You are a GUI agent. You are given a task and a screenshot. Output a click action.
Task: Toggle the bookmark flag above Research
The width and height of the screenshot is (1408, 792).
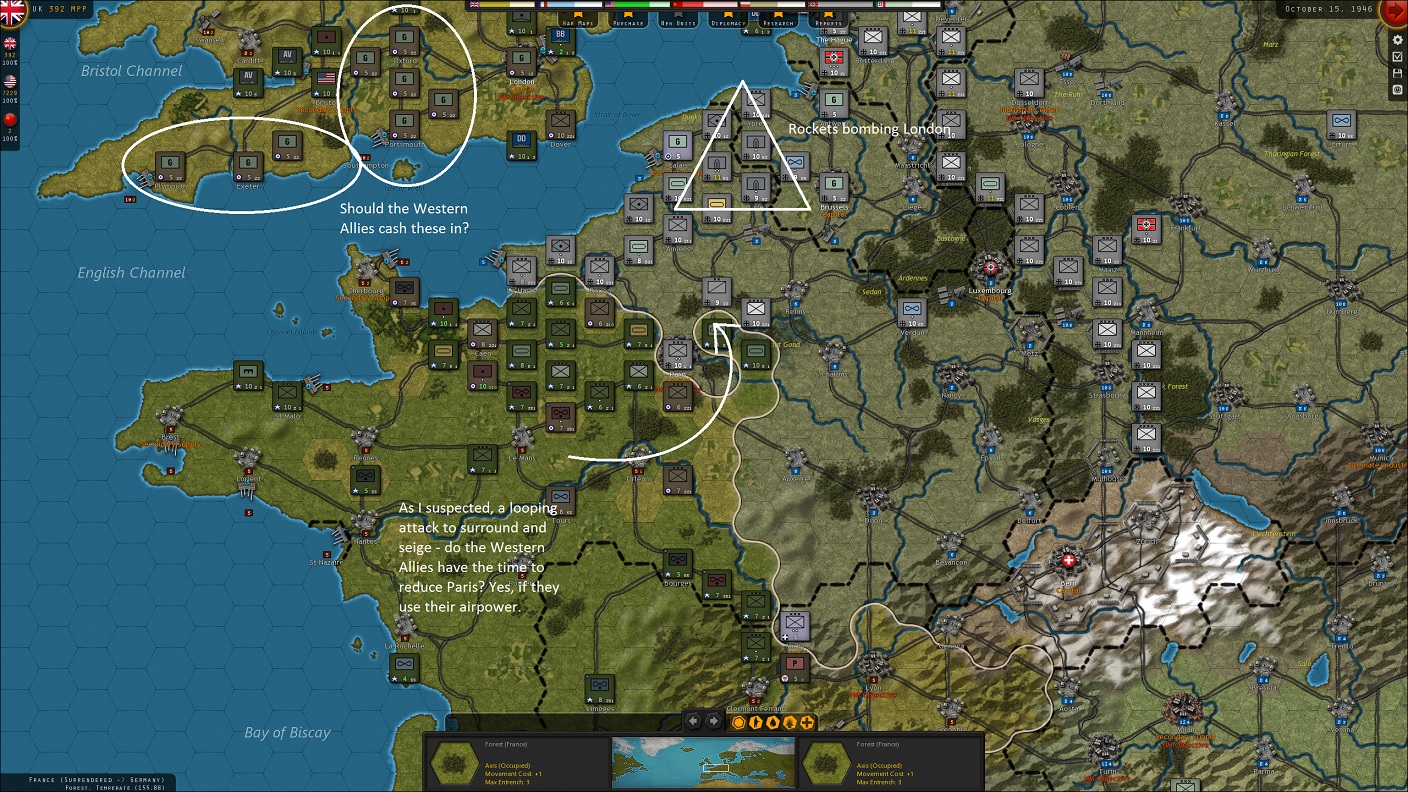779,14
